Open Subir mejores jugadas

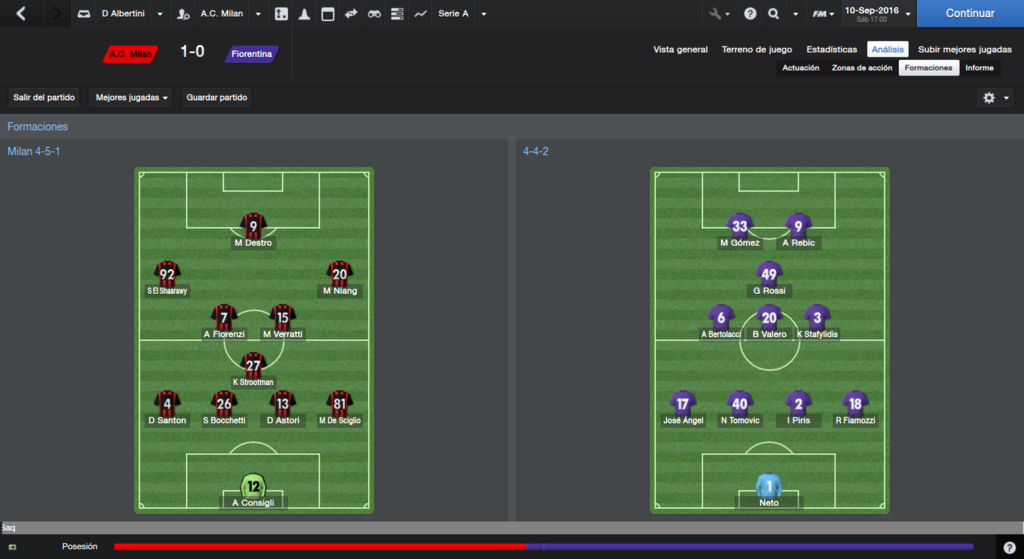(964, 49)
